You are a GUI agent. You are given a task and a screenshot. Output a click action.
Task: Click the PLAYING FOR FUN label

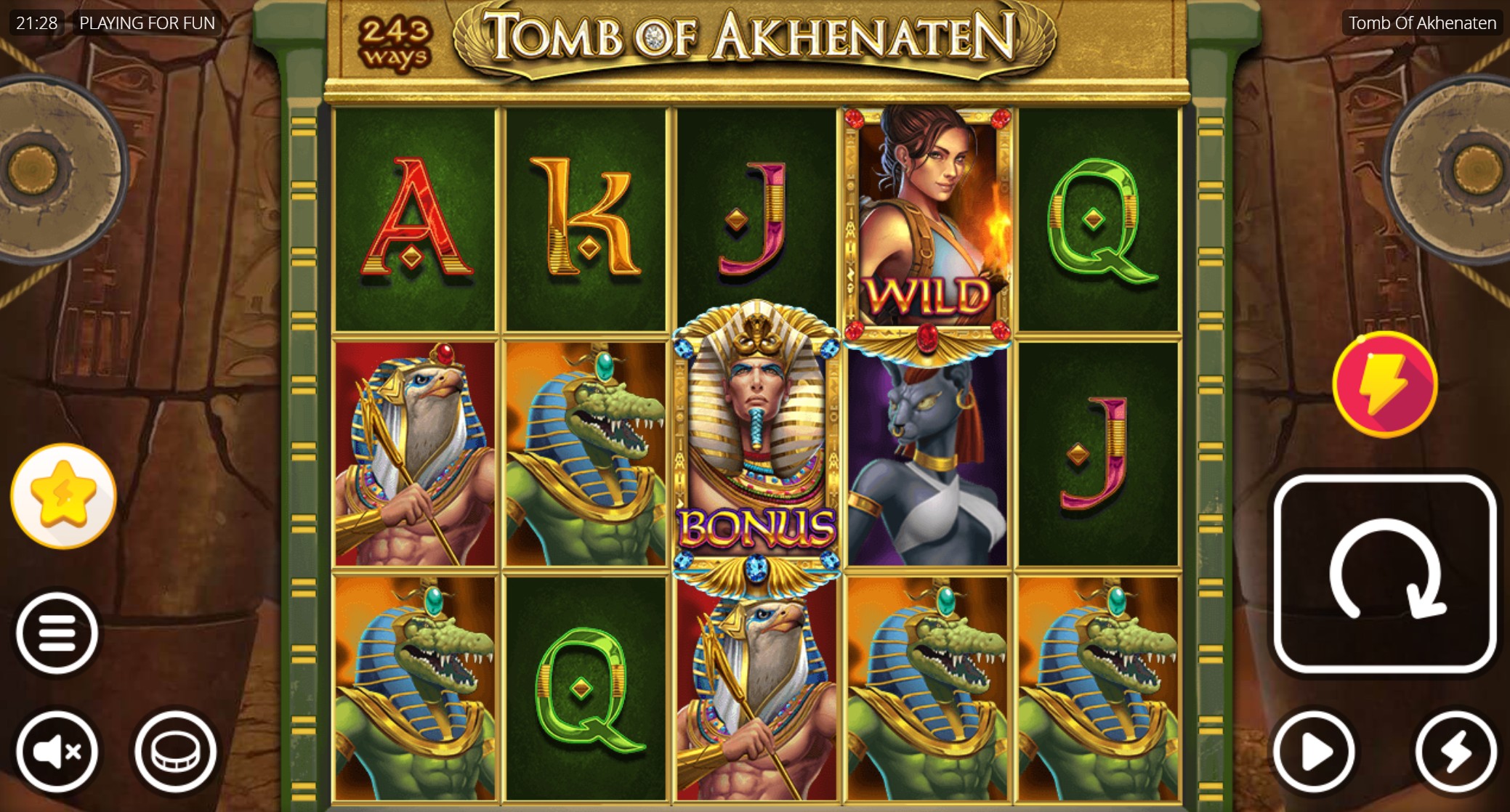pyautogui.click(x=145, y=23)
